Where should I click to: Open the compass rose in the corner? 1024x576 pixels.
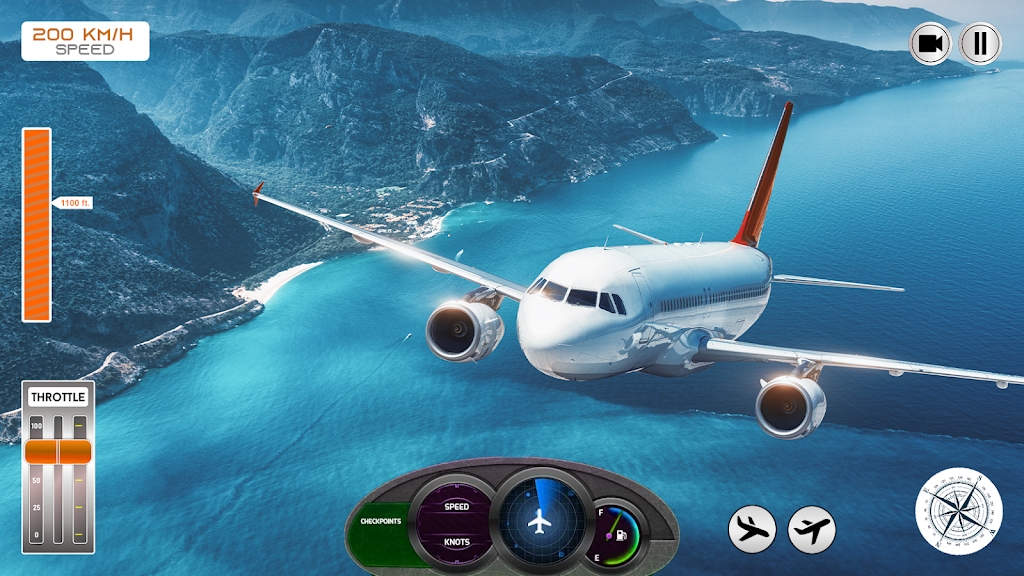959,509
